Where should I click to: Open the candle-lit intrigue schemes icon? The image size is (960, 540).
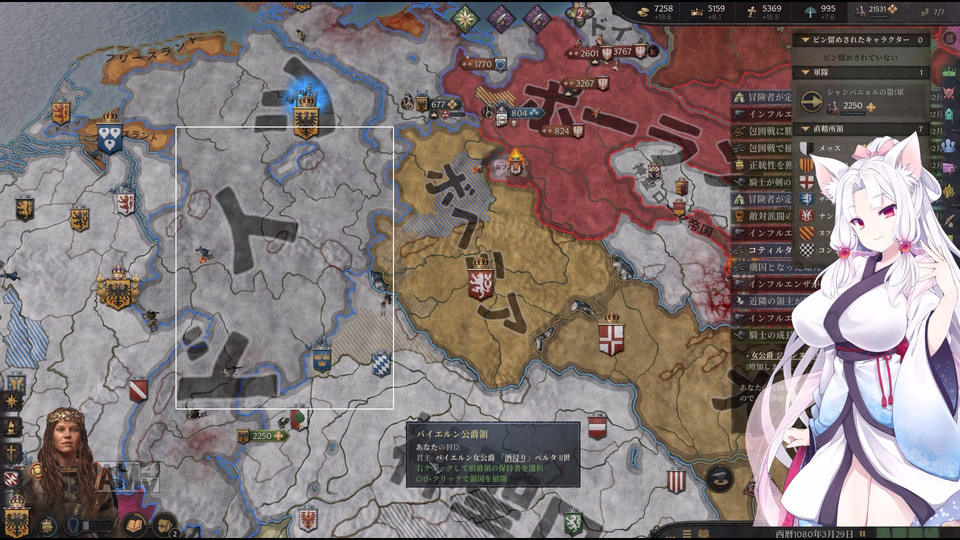click(14, 427)
